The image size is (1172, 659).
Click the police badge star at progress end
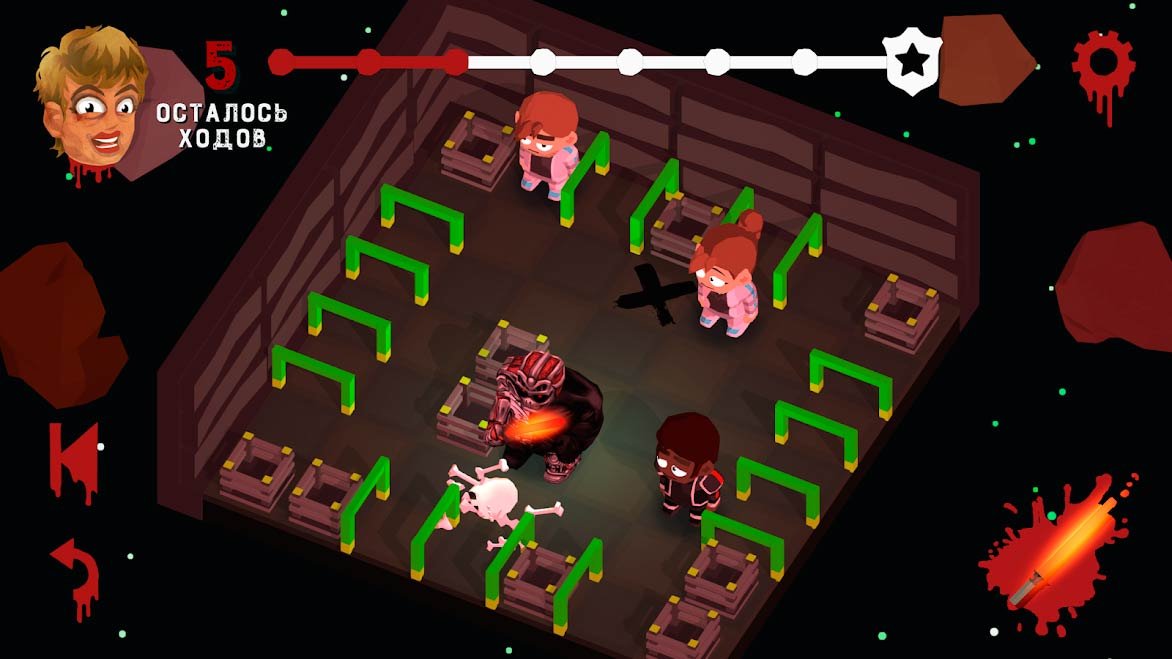point(910,62)
